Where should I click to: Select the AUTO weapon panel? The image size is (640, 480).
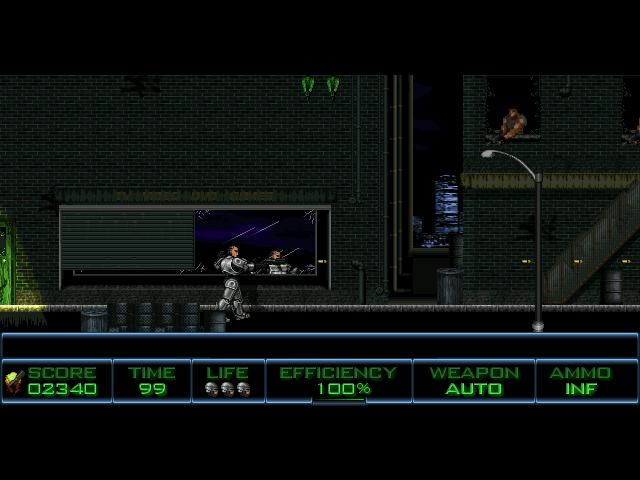pos(474,381)
